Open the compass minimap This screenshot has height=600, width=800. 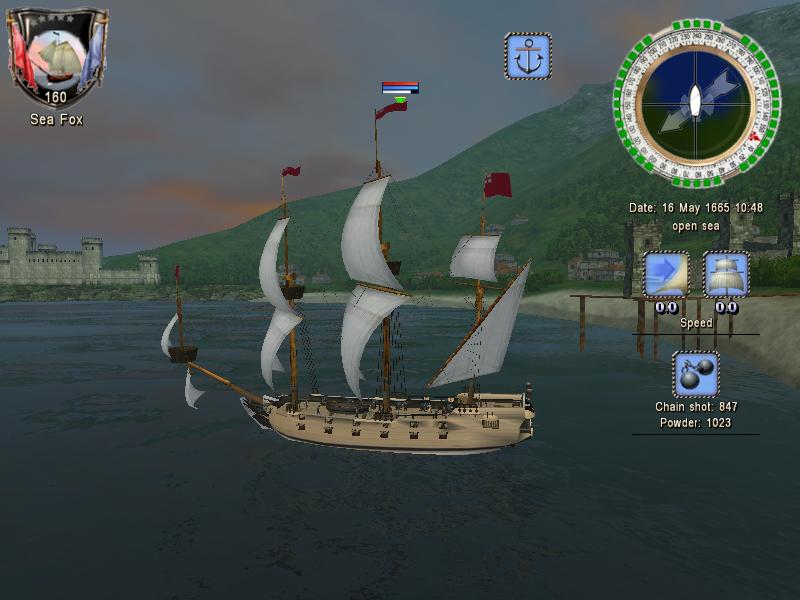tap(696, 103)
